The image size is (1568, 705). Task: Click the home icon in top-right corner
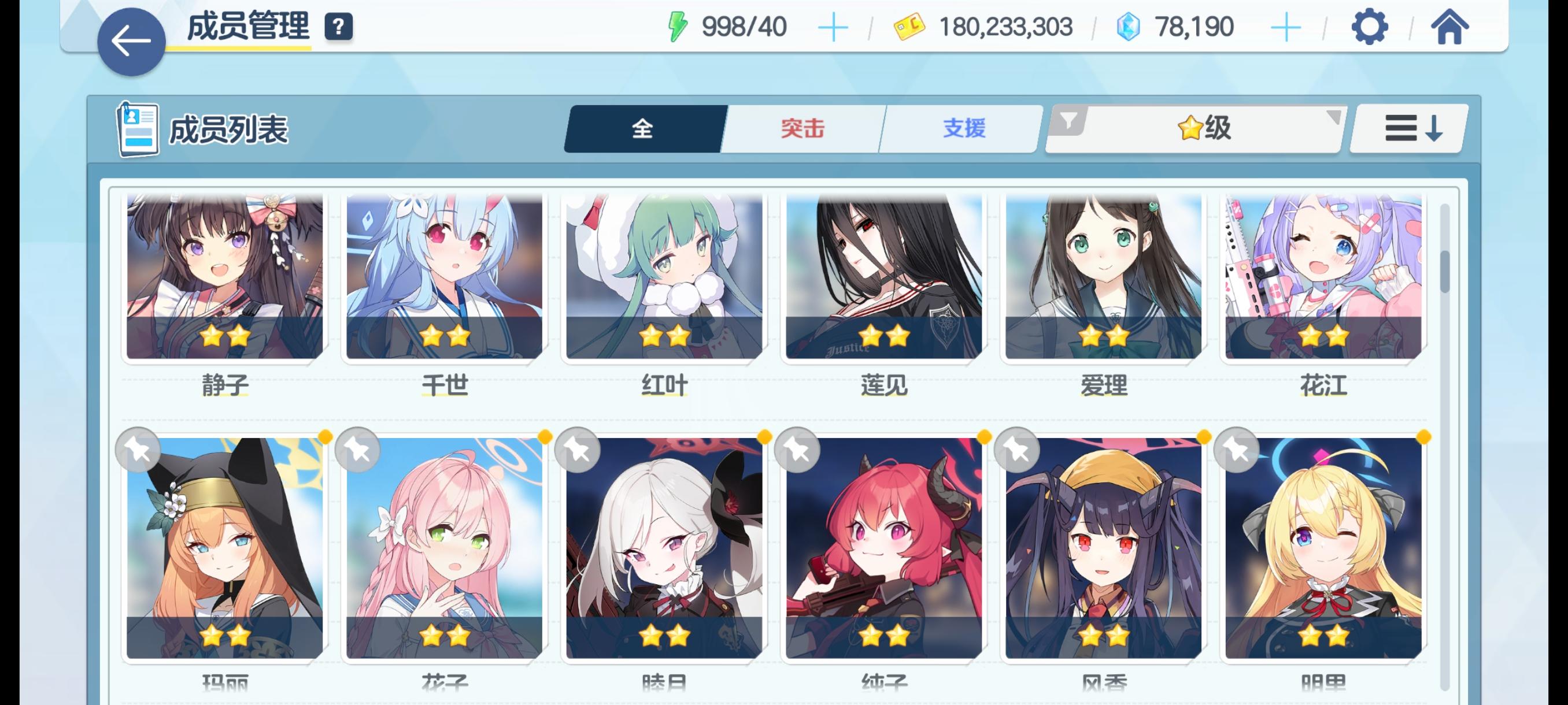tap(1452, 25)
